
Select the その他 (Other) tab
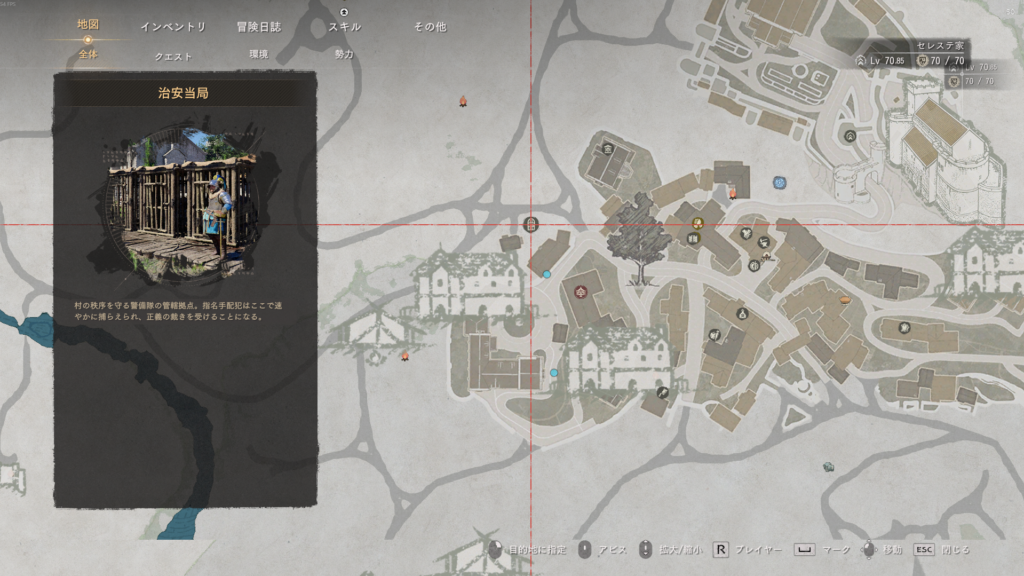pyautogui.click(x=430, y=27)
